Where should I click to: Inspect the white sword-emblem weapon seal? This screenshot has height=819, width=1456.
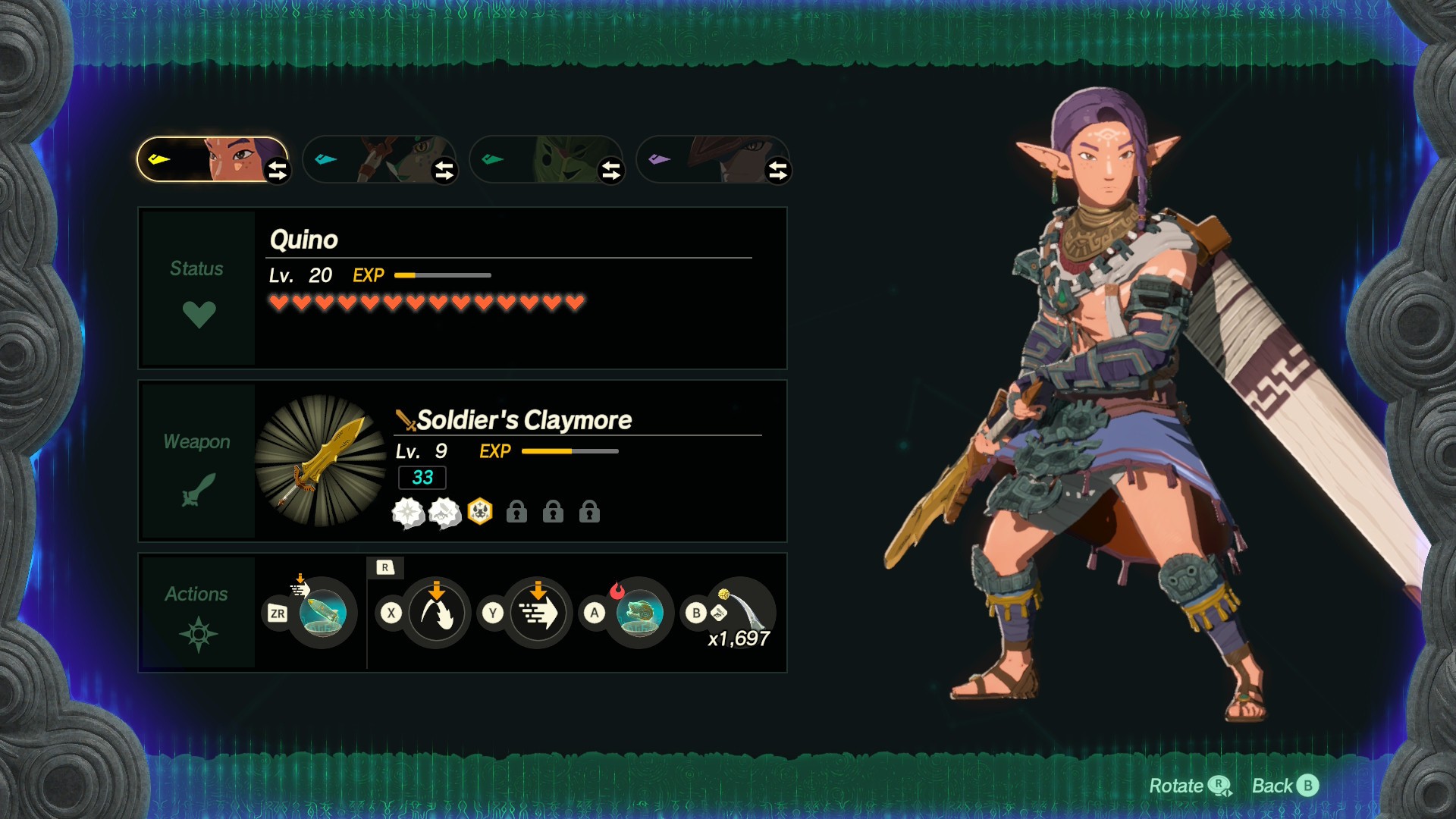[x=444, y=513]
